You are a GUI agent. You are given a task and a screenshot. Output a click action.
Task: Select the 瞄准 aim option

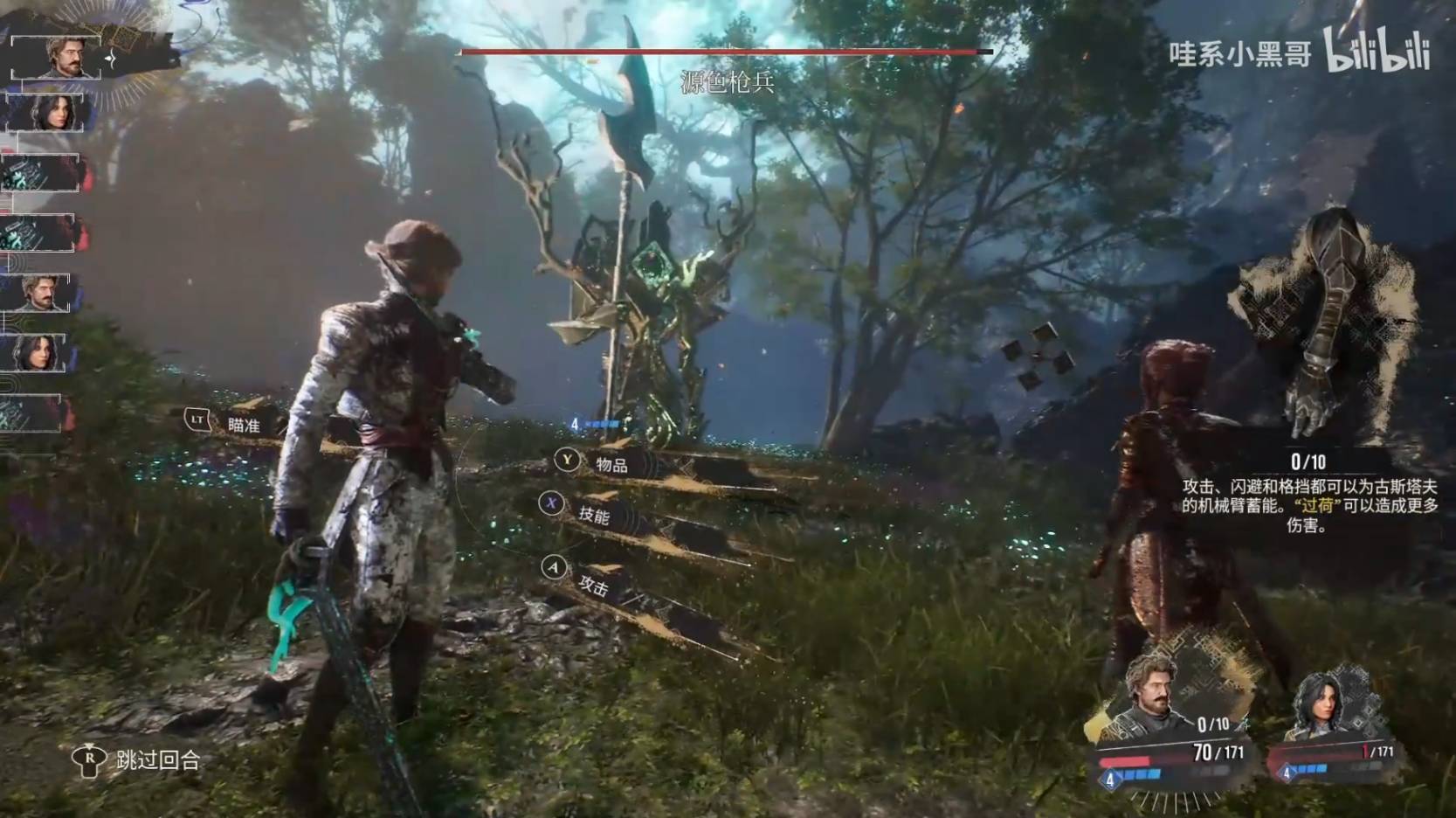[x=244, y=425]
